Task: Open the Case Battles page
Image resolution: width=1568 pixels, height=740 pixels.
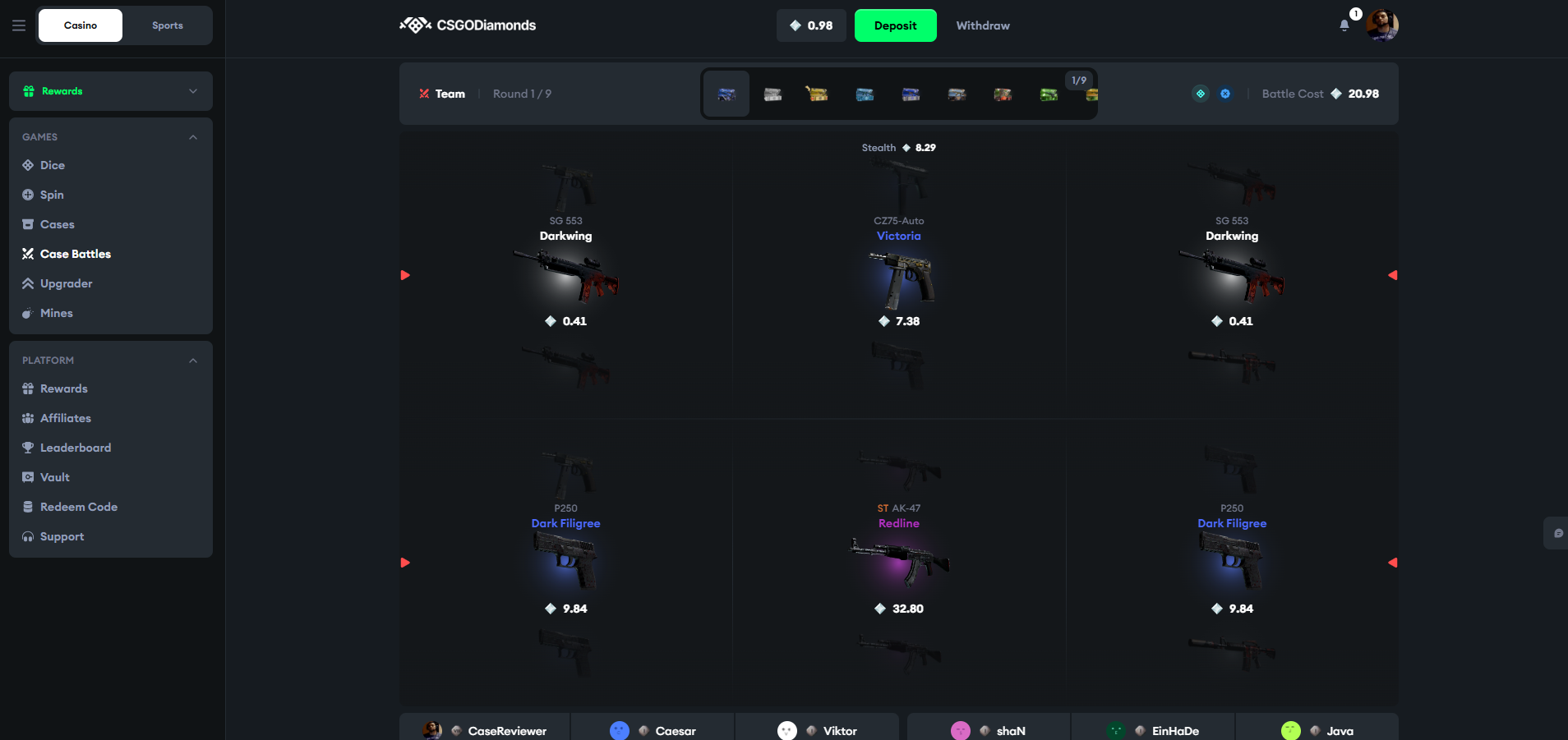Action: 76,254
